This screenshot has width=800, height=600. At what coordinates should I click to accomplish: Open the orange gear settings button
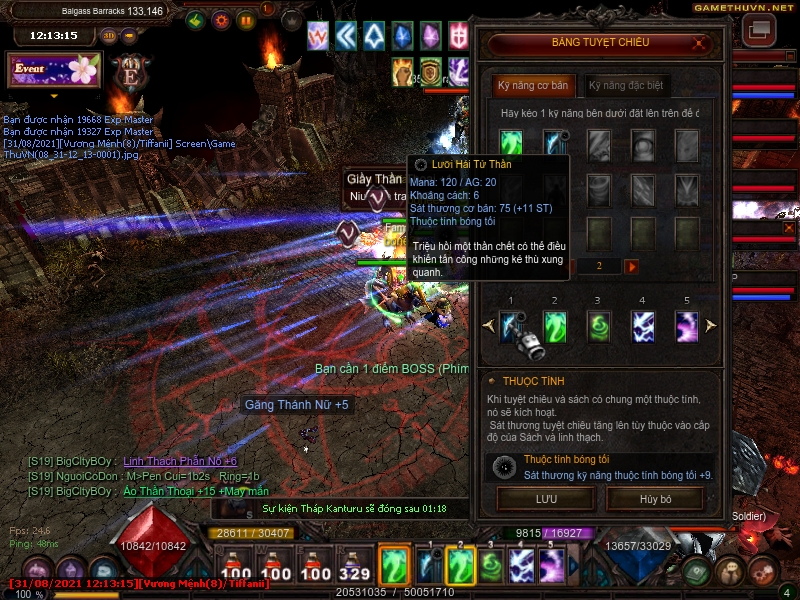click(x=221, y=20)
